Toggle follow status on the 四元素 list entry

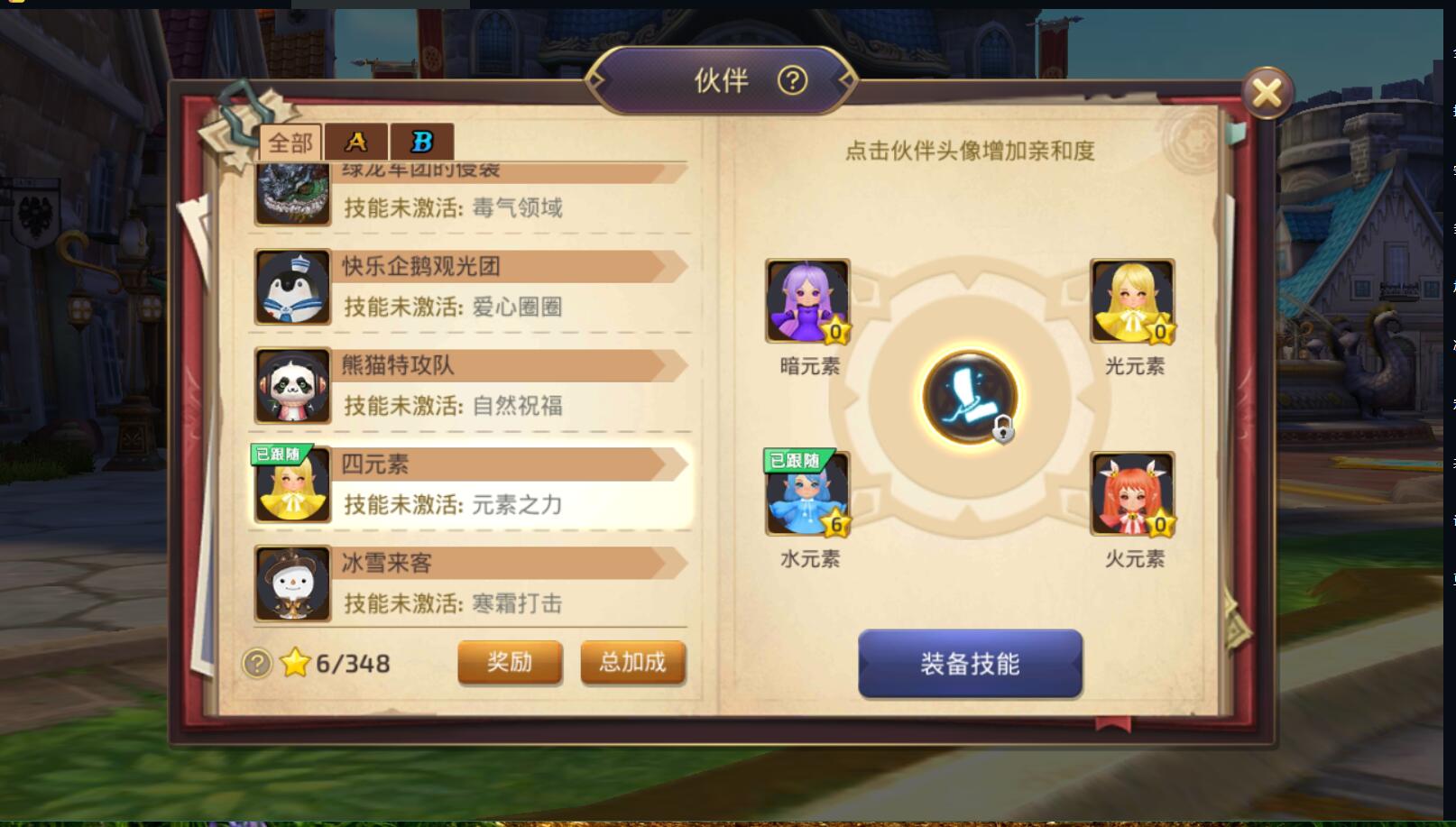tap(278, 454)
